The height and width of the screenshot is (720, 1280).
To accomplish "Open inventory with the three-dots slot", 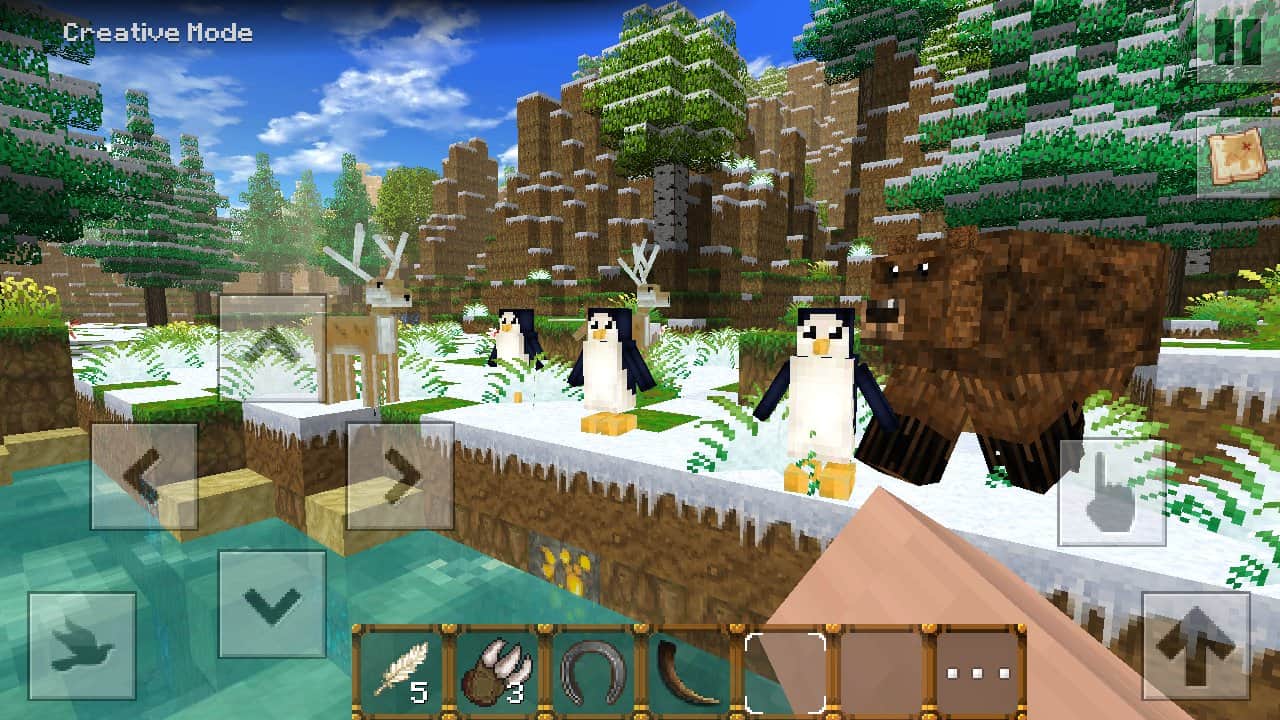I will point(974,672).
